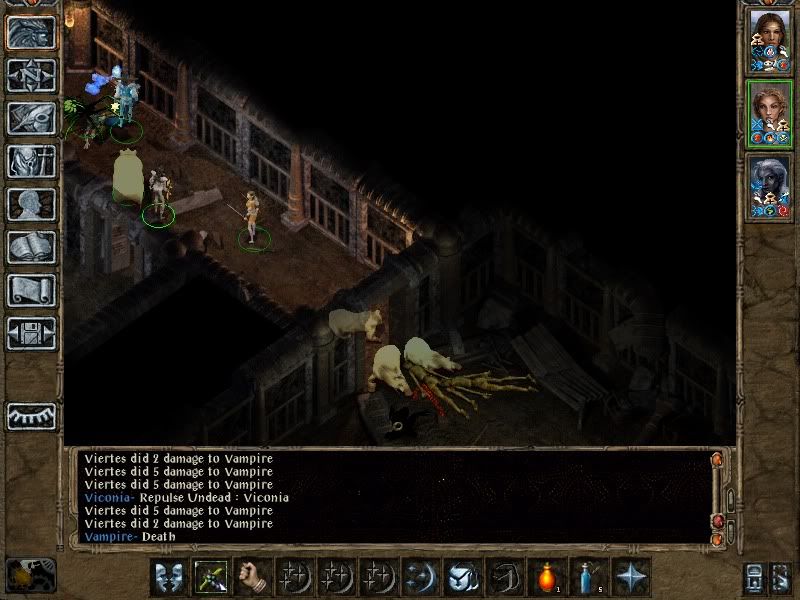Image resolution: width=800 pixels, height=600 pixels.
Task: Open the area map with the compass button
Action: 31,75
